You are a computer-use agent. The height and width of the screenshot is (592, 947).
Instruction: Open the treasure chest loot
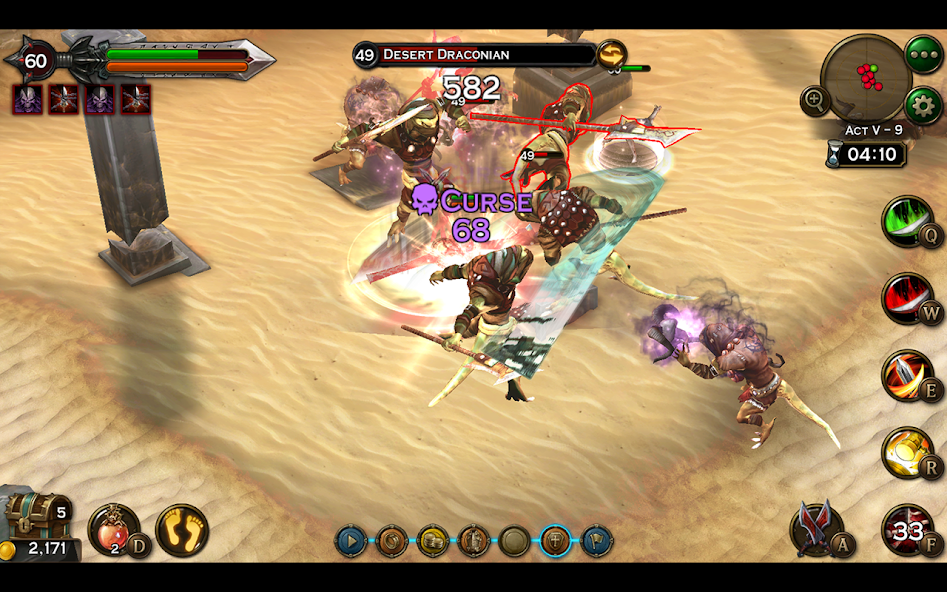point(36,515)
